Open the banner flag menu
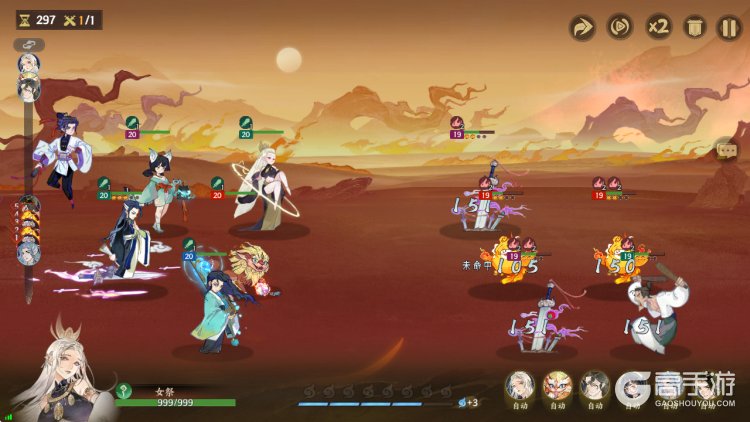 tap(693, 27)
